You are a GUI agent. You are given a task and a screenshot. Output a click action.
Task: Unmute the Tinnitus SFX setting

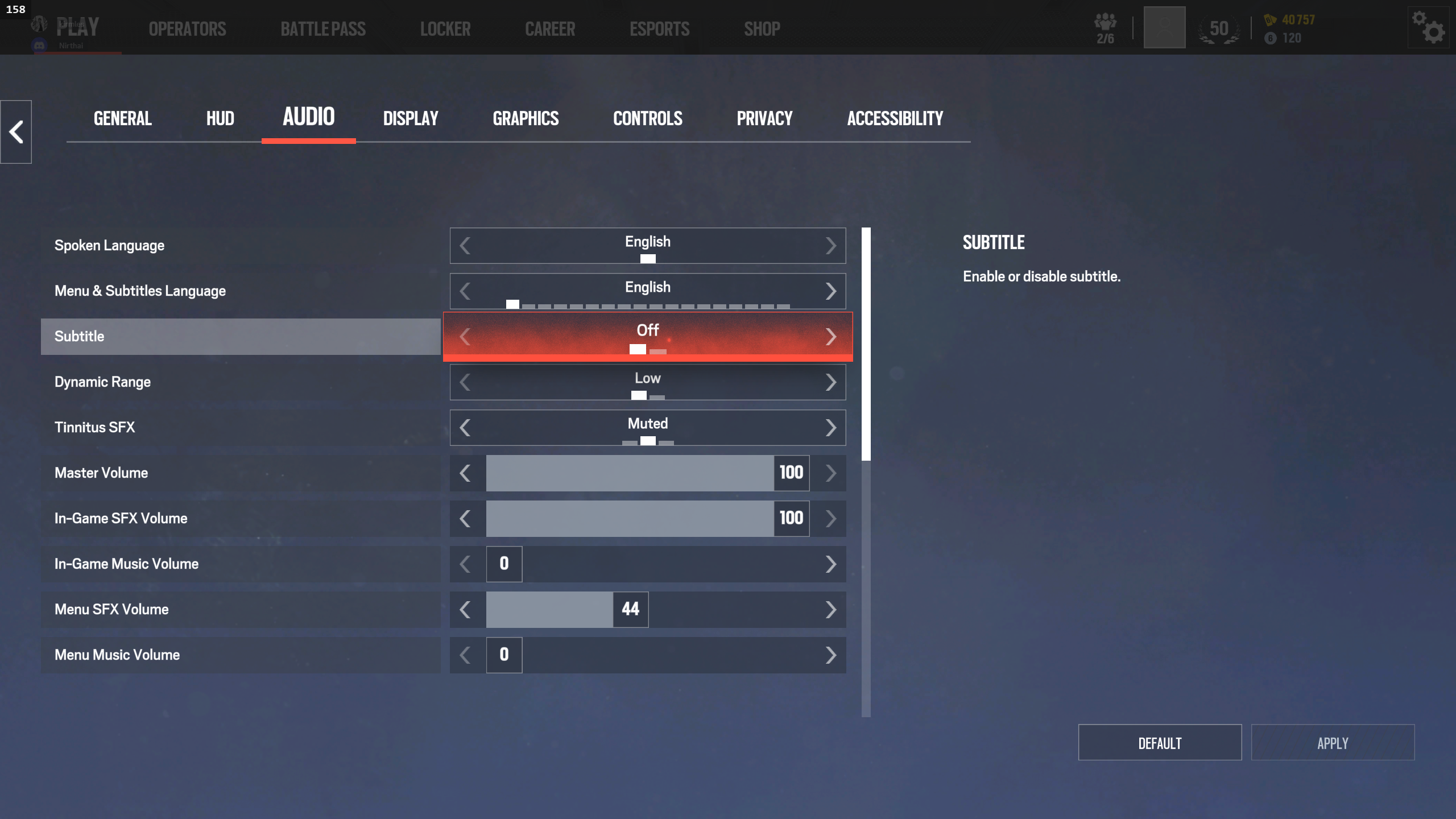[x=832, y=427]
